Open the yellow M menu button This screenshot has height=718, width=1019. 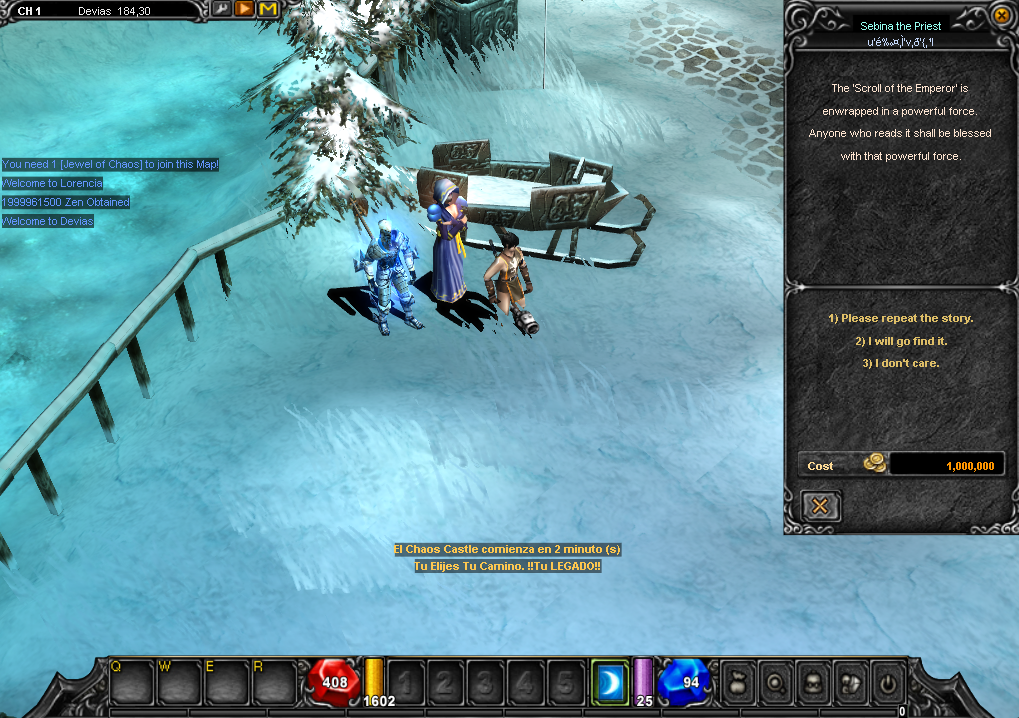click(x=268, y=9)
